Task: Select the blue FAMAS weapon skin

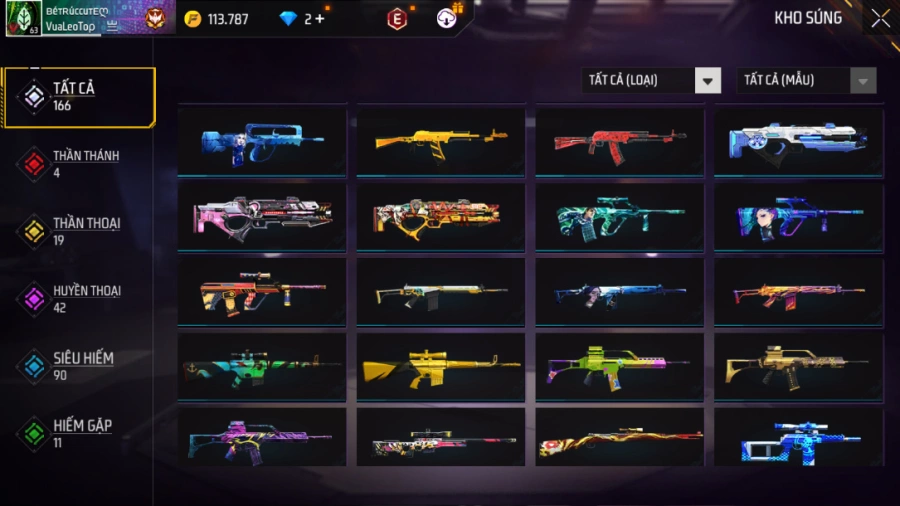Action: coord(262,142)
